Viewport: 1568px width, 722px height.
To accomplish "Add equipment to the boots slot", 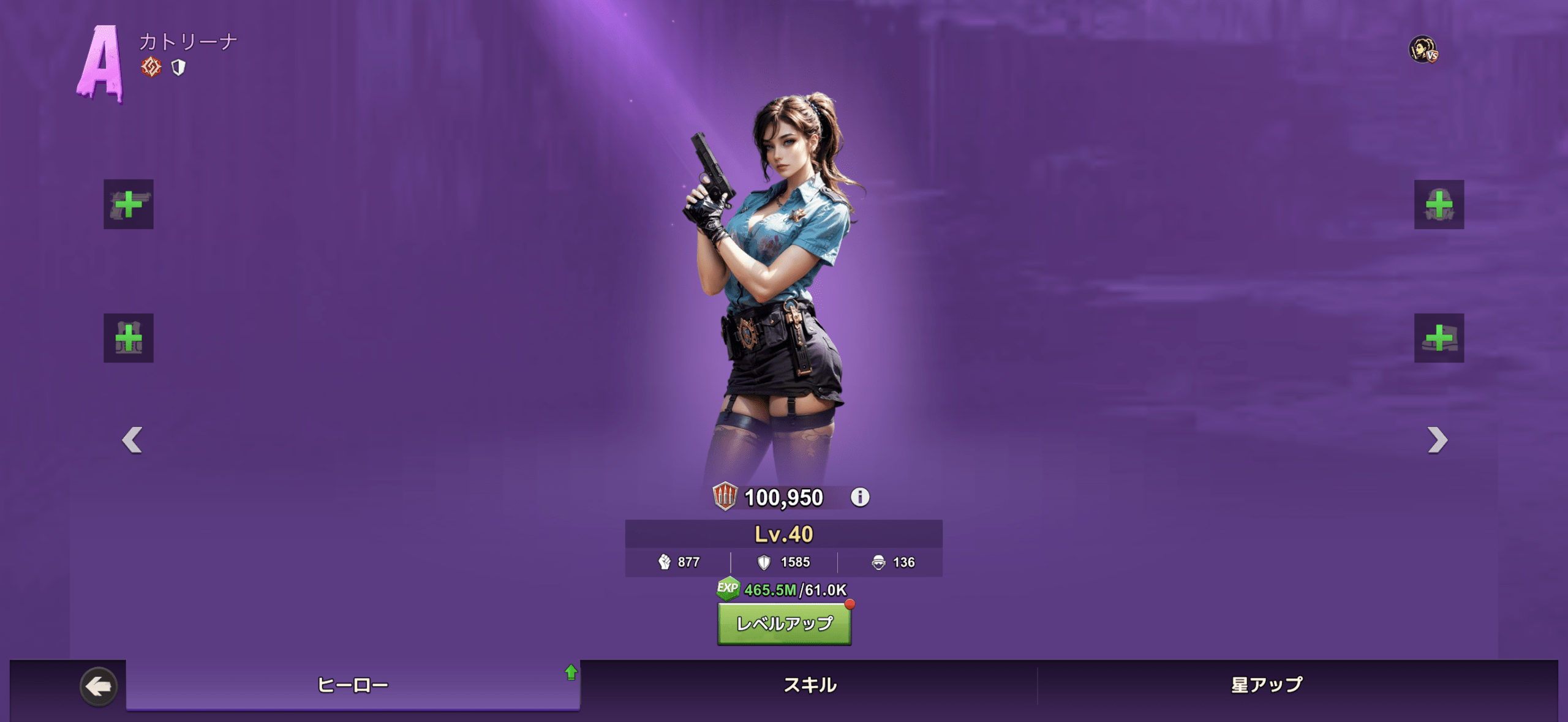I will [1439, 338].
